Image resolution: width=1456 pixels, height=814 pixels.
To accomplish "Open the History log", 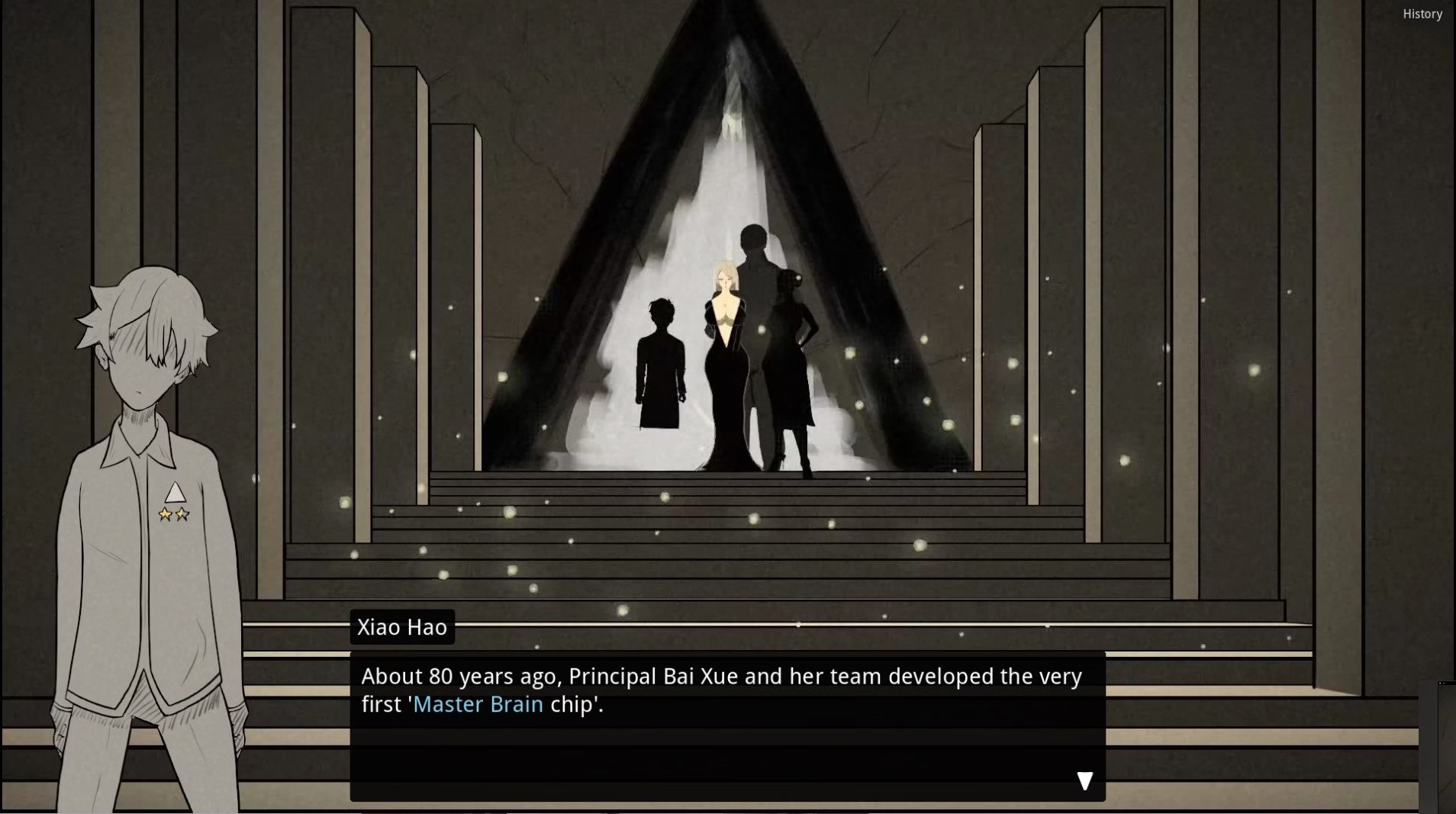I will [x=1422, y=14].
